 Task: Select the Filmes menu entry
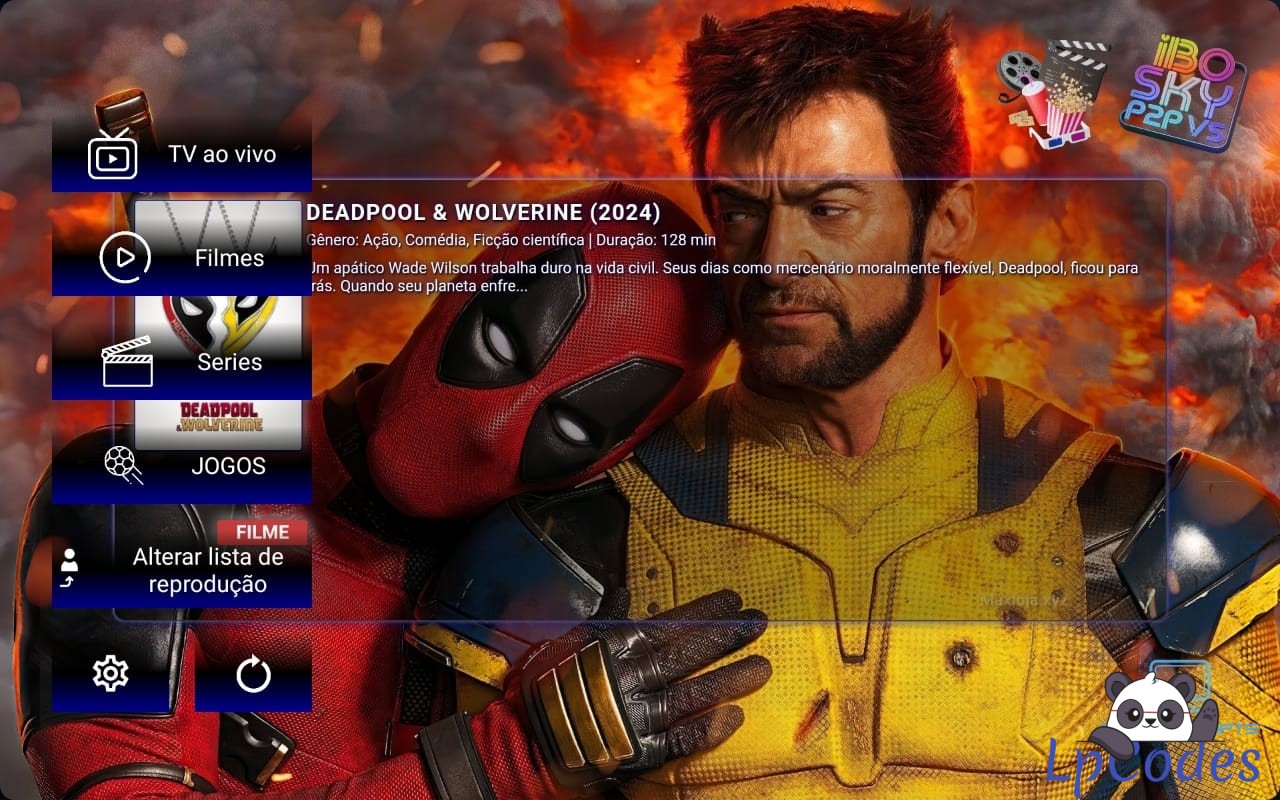click(x=182, y=258)
